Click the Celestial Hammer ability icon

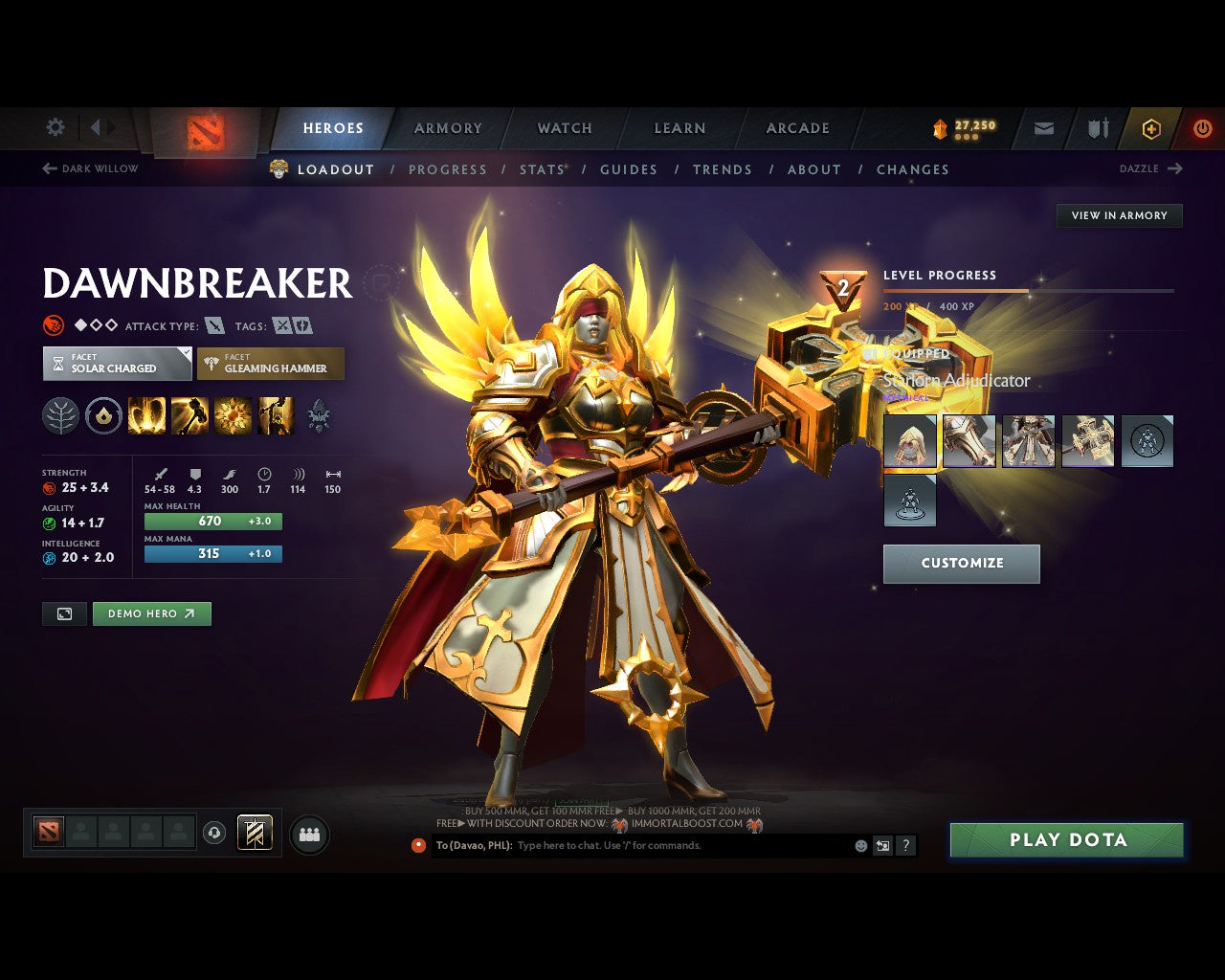click(x=190, y=414)
